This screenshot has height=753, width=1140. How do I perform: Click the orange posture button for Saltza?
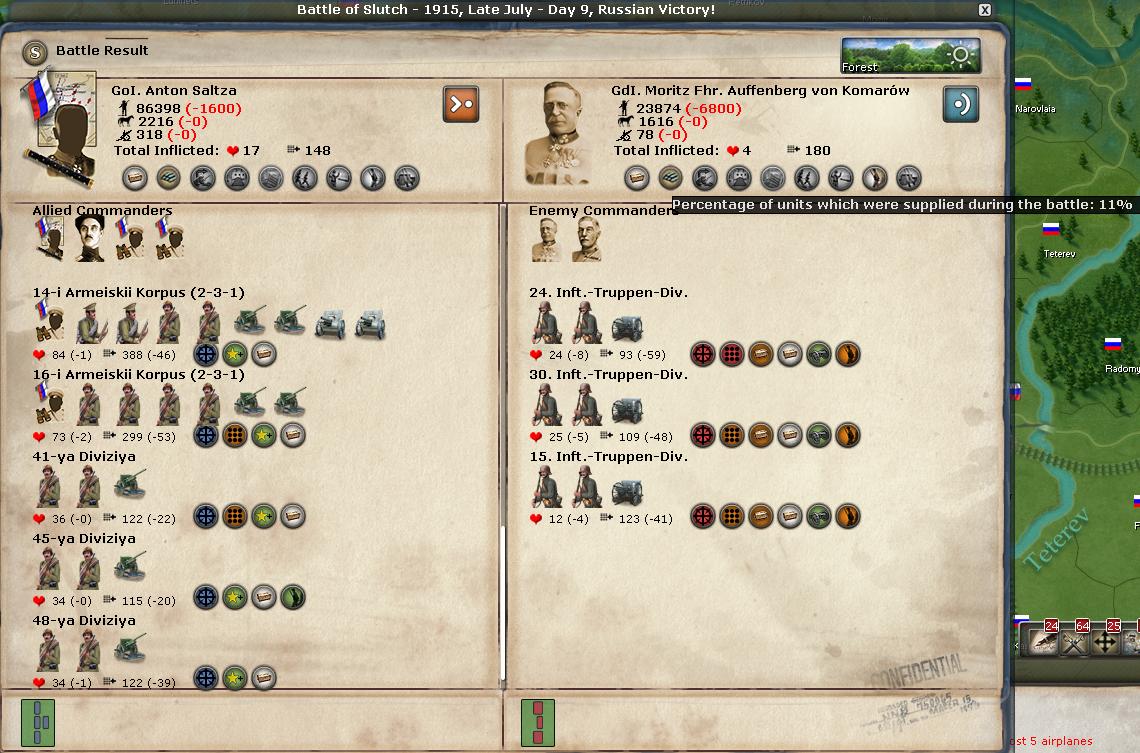461,104
